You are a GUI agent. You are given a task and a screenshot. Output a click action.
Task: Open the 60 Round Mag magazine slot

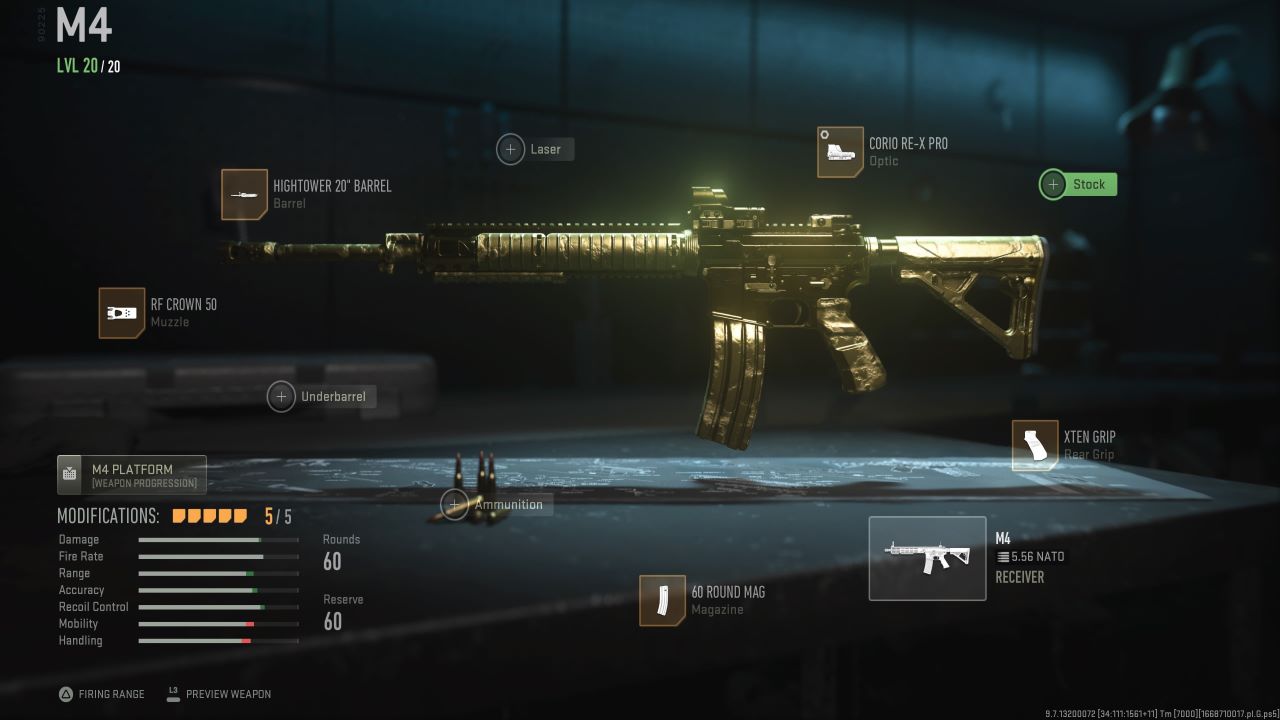(663, 601)
